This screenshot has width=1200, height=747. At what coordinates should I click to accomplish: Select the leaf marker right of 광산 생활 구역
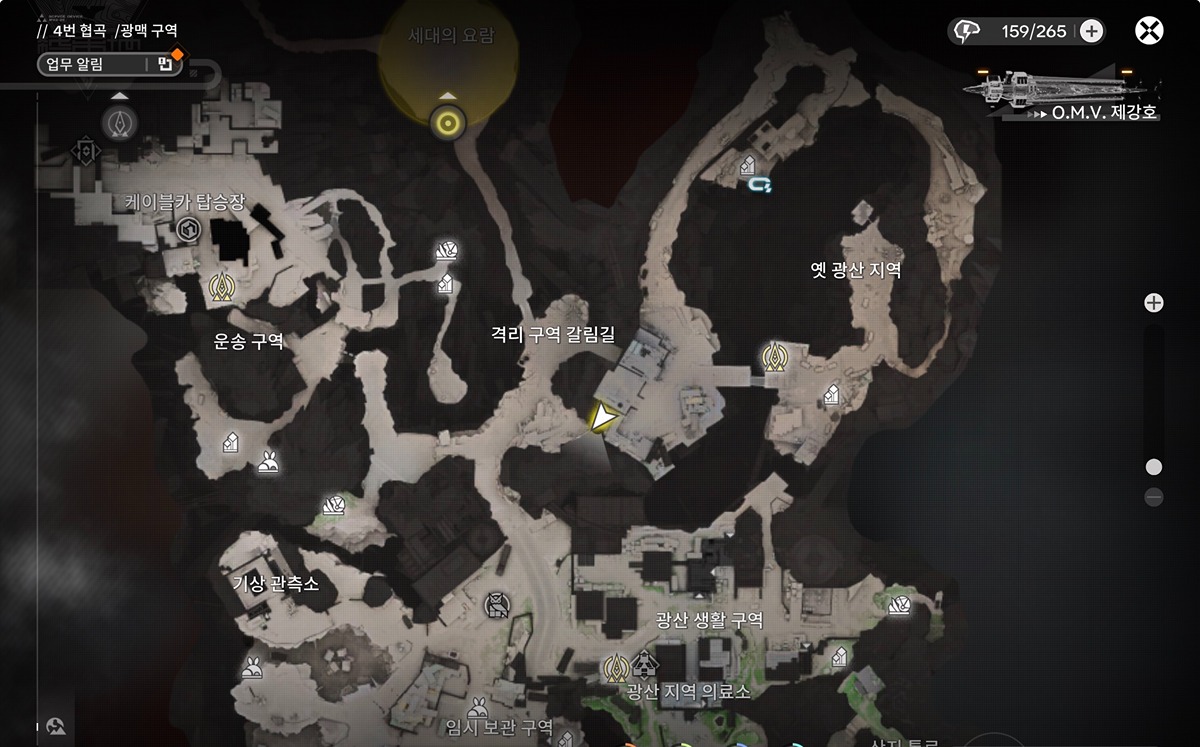pyautogui.click(x=900, y=604)
